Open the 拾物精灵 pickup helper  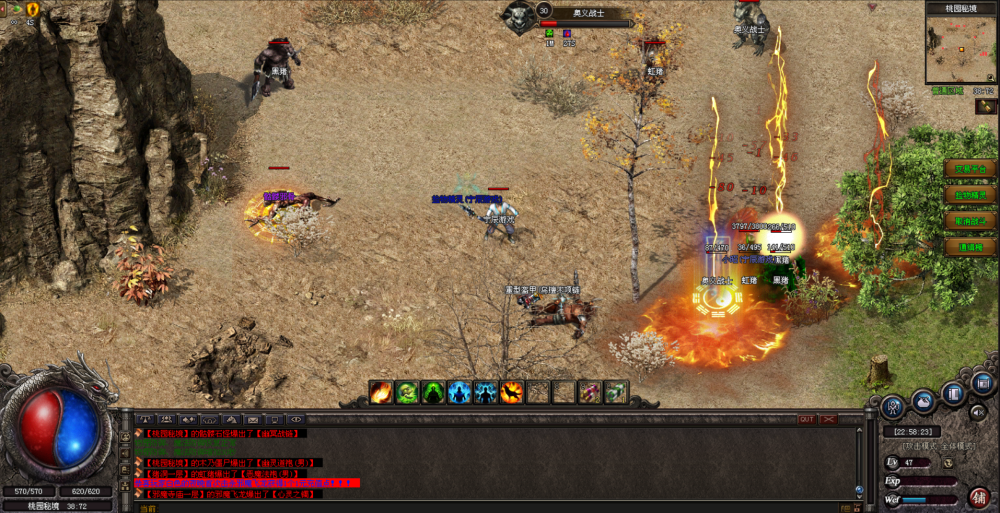pyautogui.click(x=969, y=195)
